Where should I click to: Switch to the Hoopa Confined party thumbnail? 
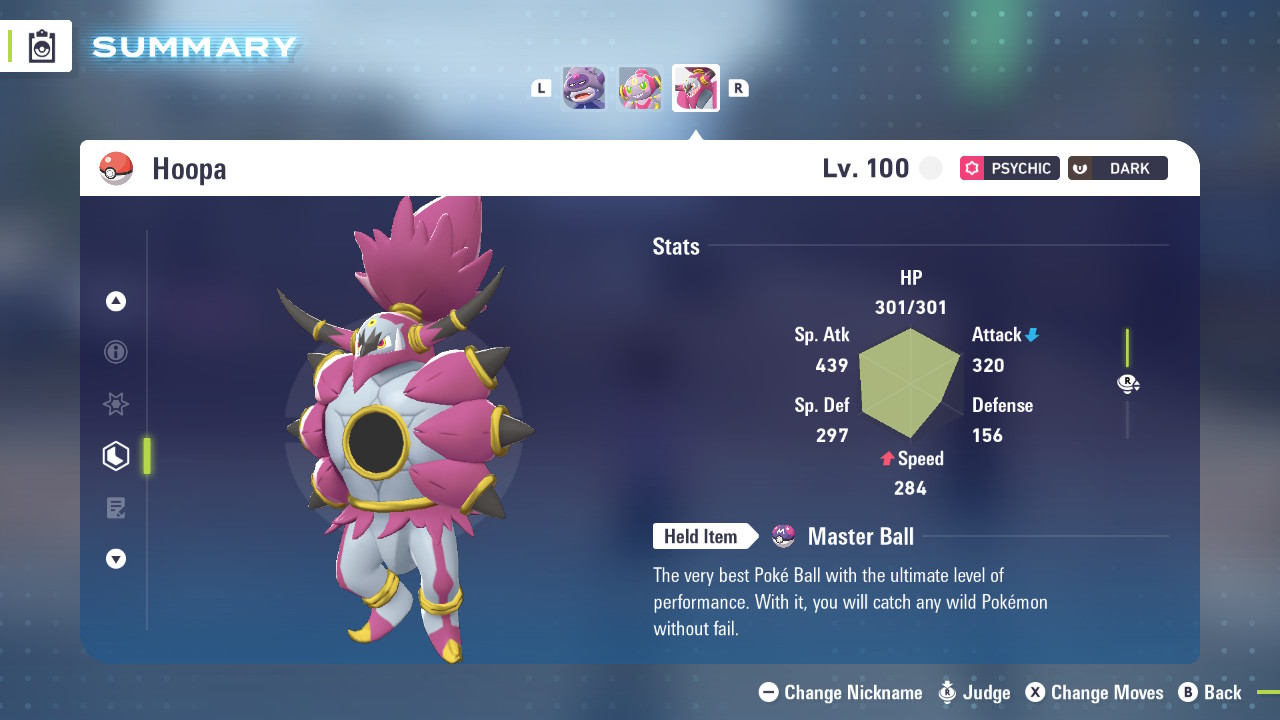640,88
